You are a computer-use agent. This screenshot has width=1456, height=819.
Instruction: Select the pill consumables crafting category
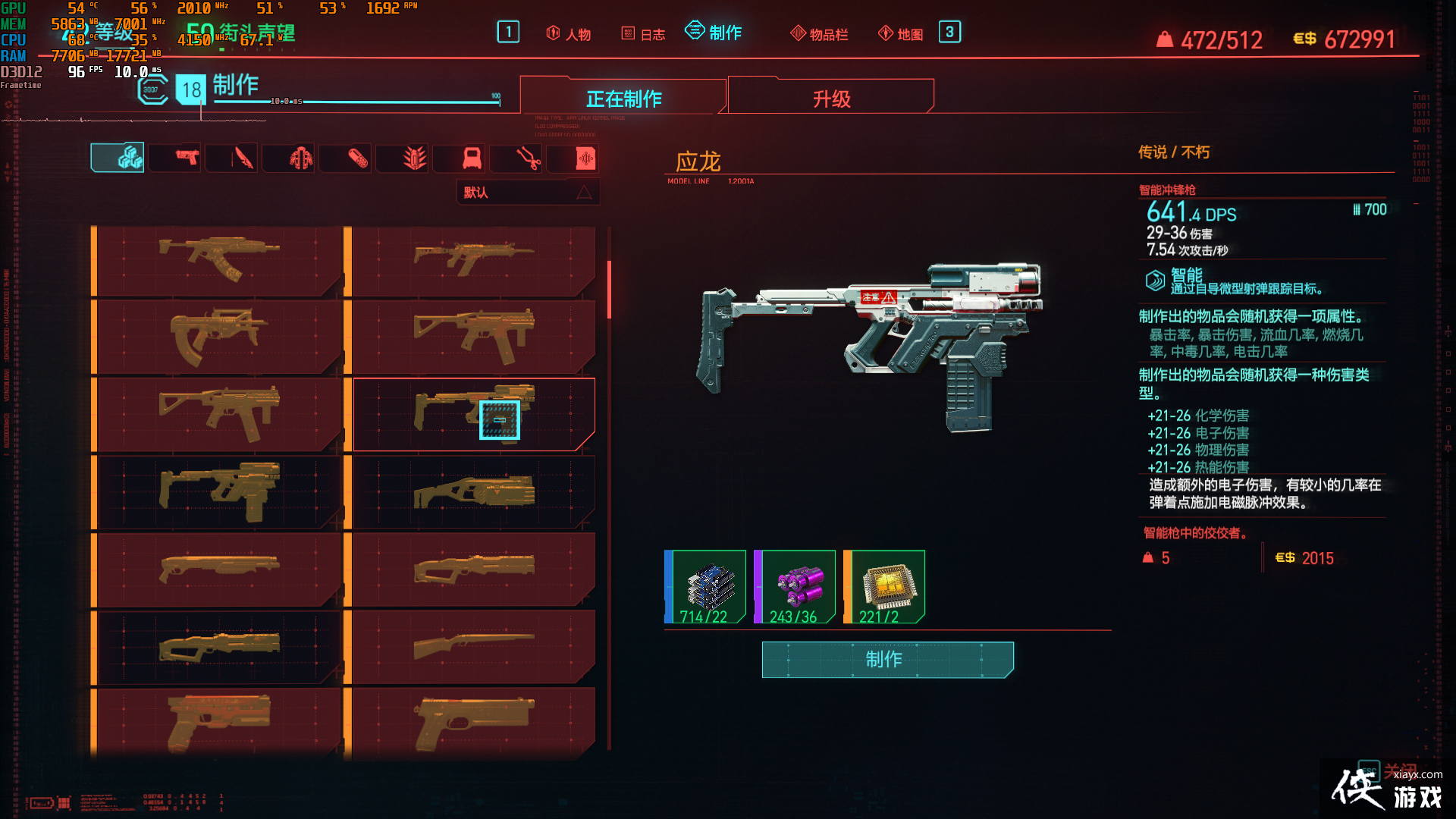(345, 158)
